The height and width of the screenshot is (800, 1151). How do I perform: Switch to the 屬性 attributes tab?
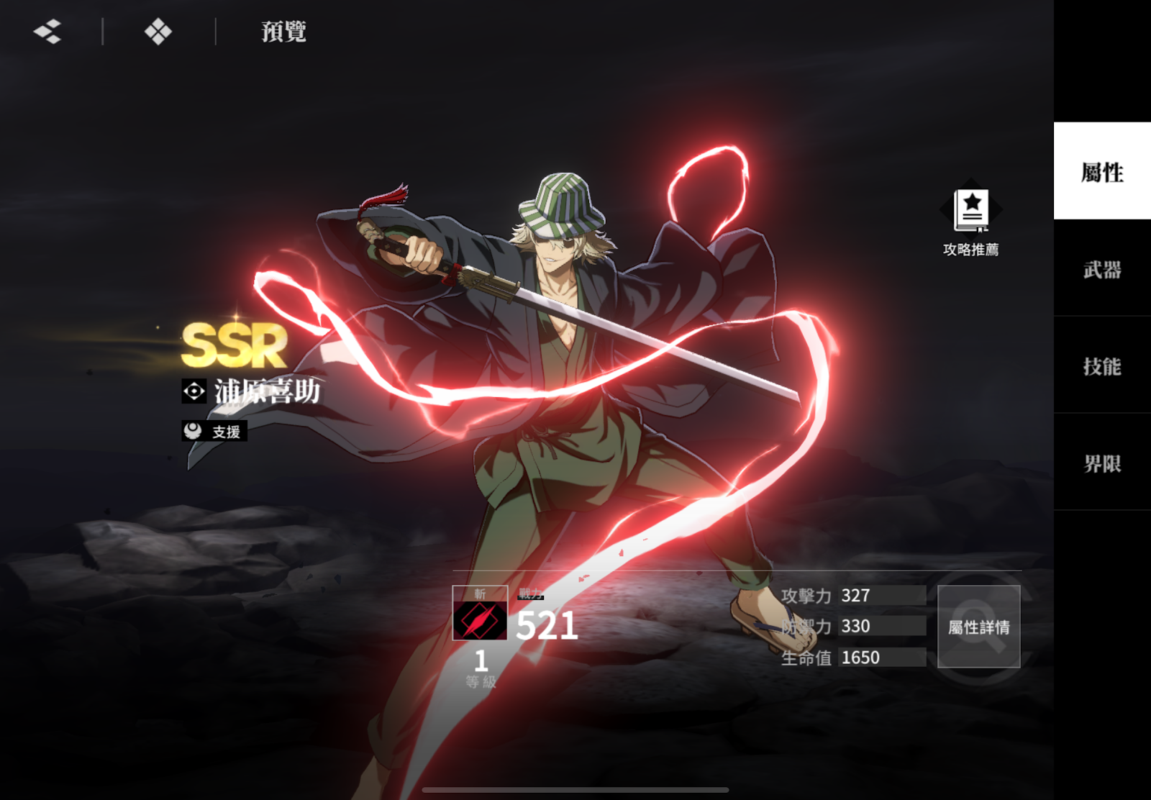pyautogui.click(x=1102, y=172)
